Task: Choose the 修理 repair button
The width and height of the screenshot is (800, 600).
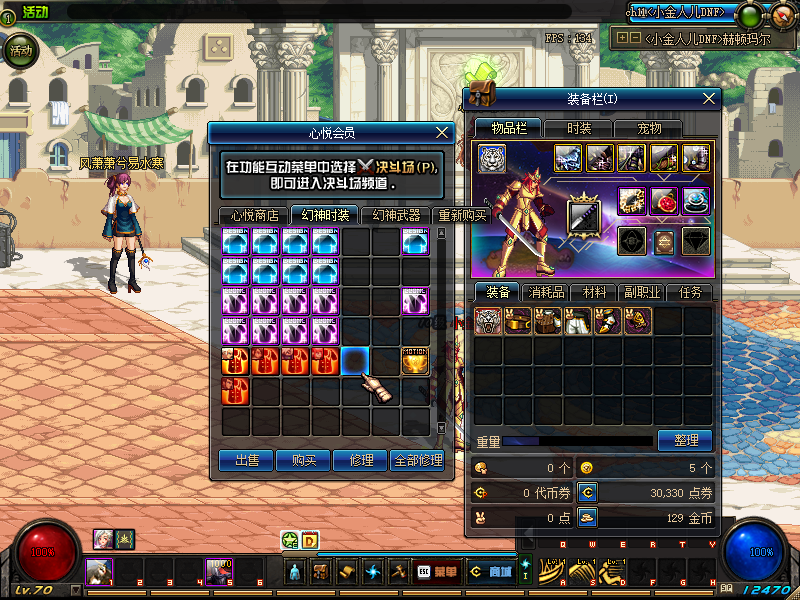Action: click(361, 460)
